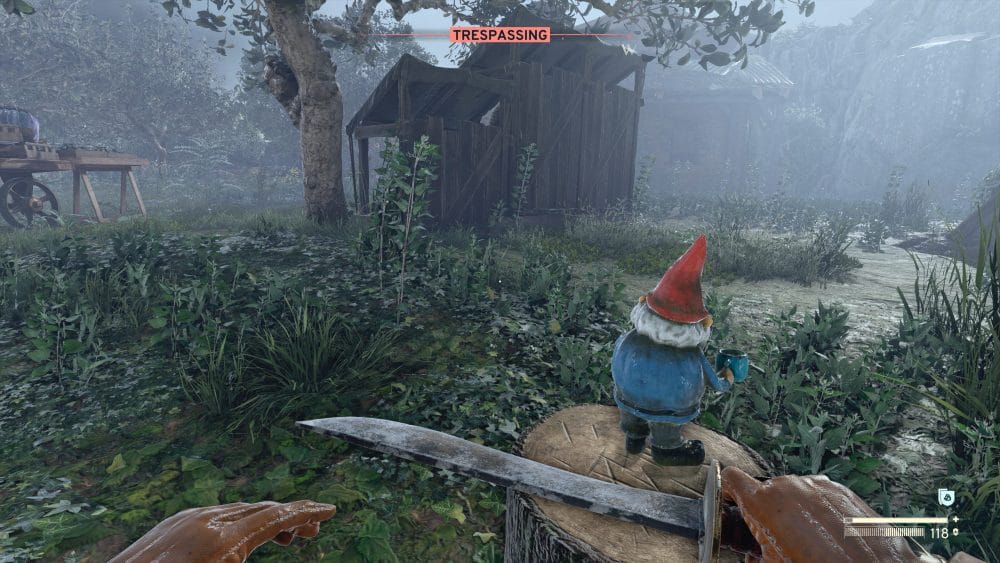Click the shield status icon above the health bar
The image size is (1000, 563).
pos(945,497)
